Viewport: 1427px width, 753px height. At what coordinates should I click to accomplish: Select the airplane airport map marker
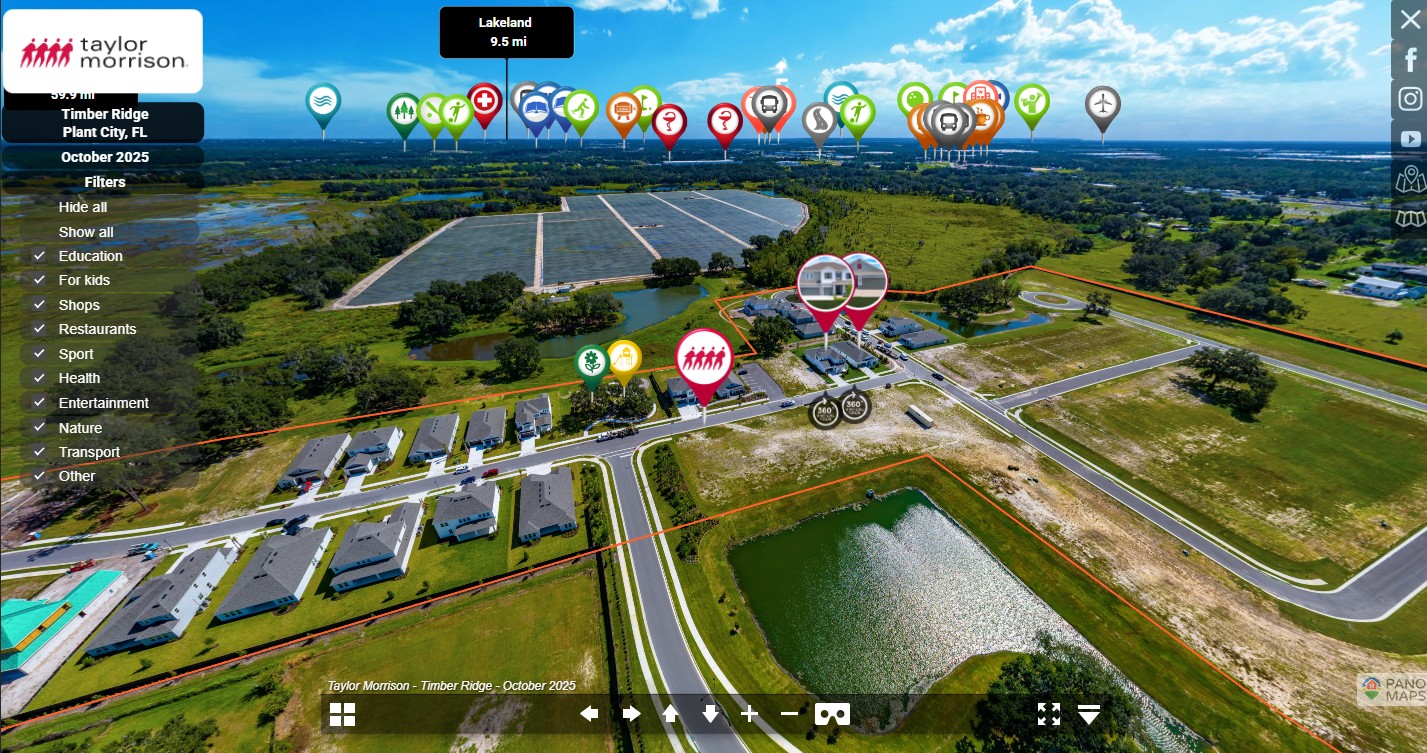pyautogui.click(x=1102, y=103)
